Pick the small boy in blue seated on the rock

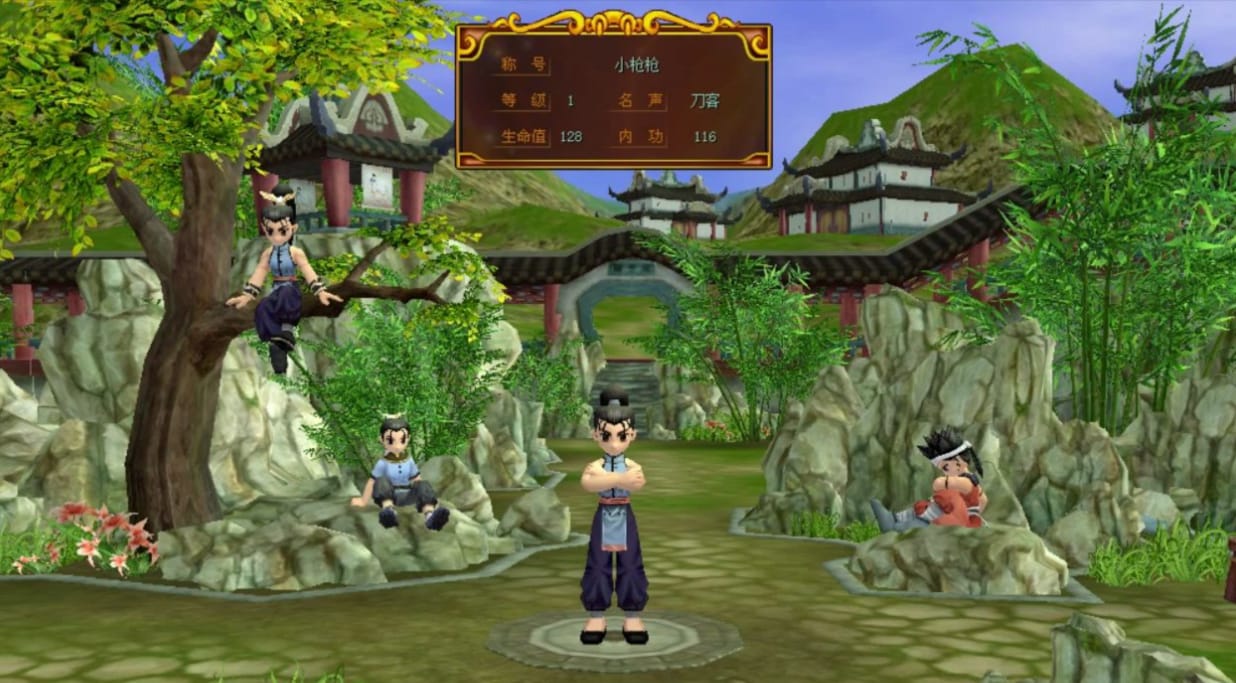click(x=398, y=472)
